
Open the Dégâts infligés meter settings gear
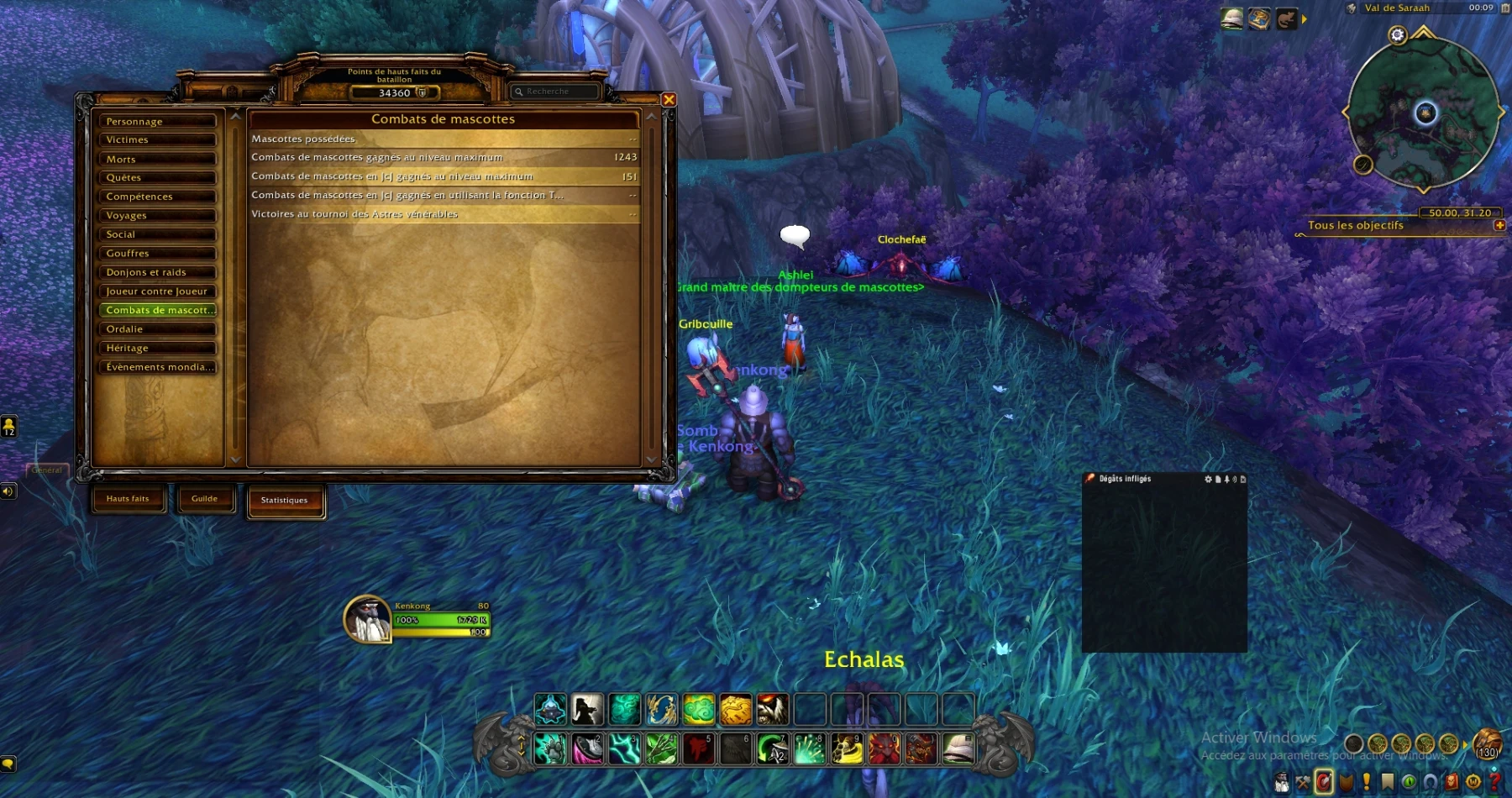pos(1208,479)
